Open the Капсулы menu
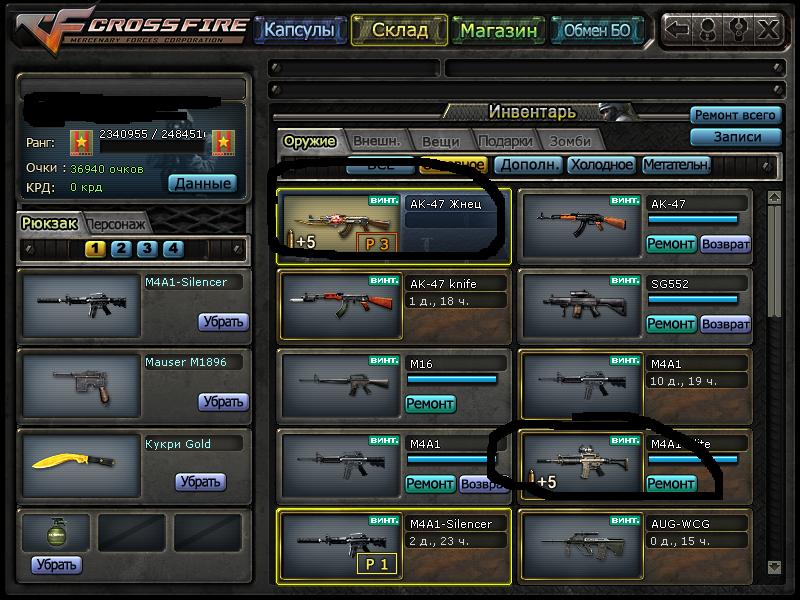This screenshot has height=600, width=800. [x=299, y=30]
